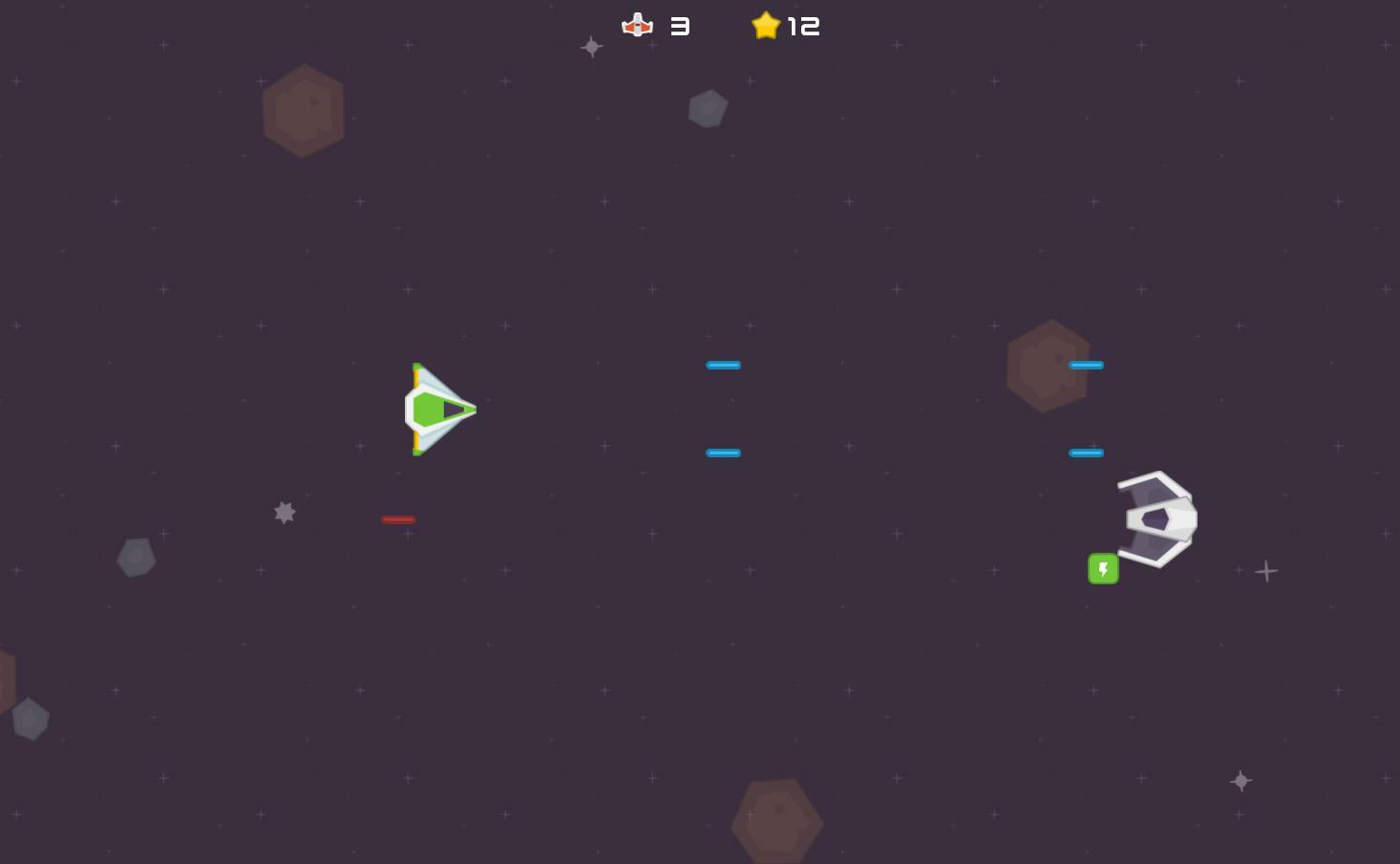Viewport: 1400px width, 864px height.
Task: Click the large brown asteroid near top left
Action: (x=304, y=109)
